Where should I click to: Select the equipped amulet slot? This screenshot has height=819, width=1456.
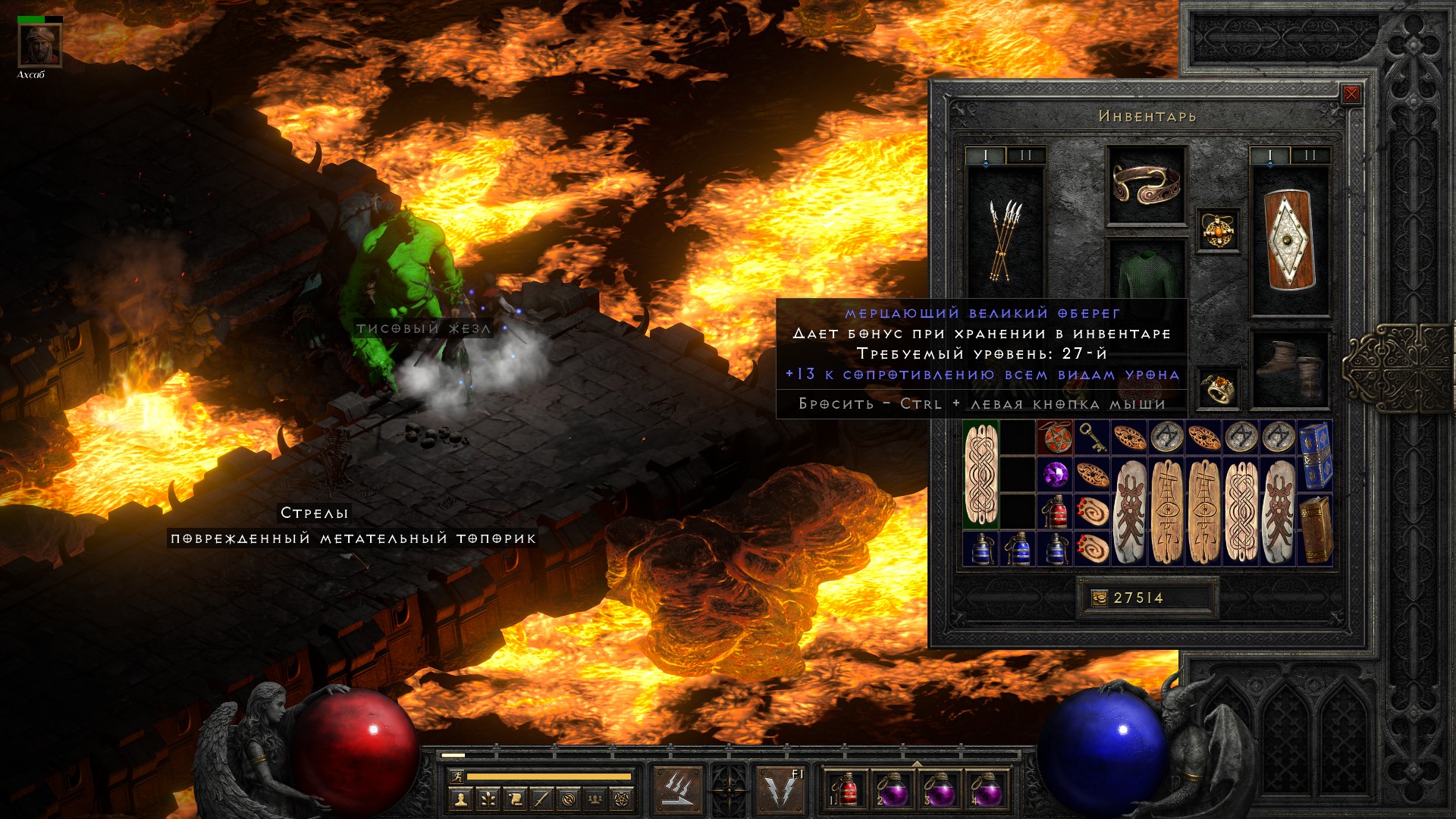click(x=1218, y=230)
